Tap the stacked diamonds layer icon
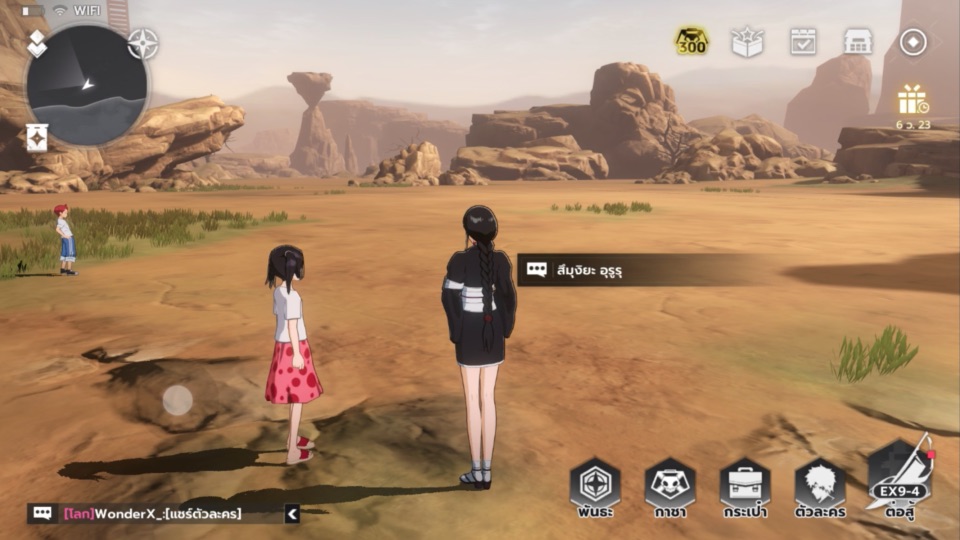The image size is (960, 540). [x=36, y=42]
